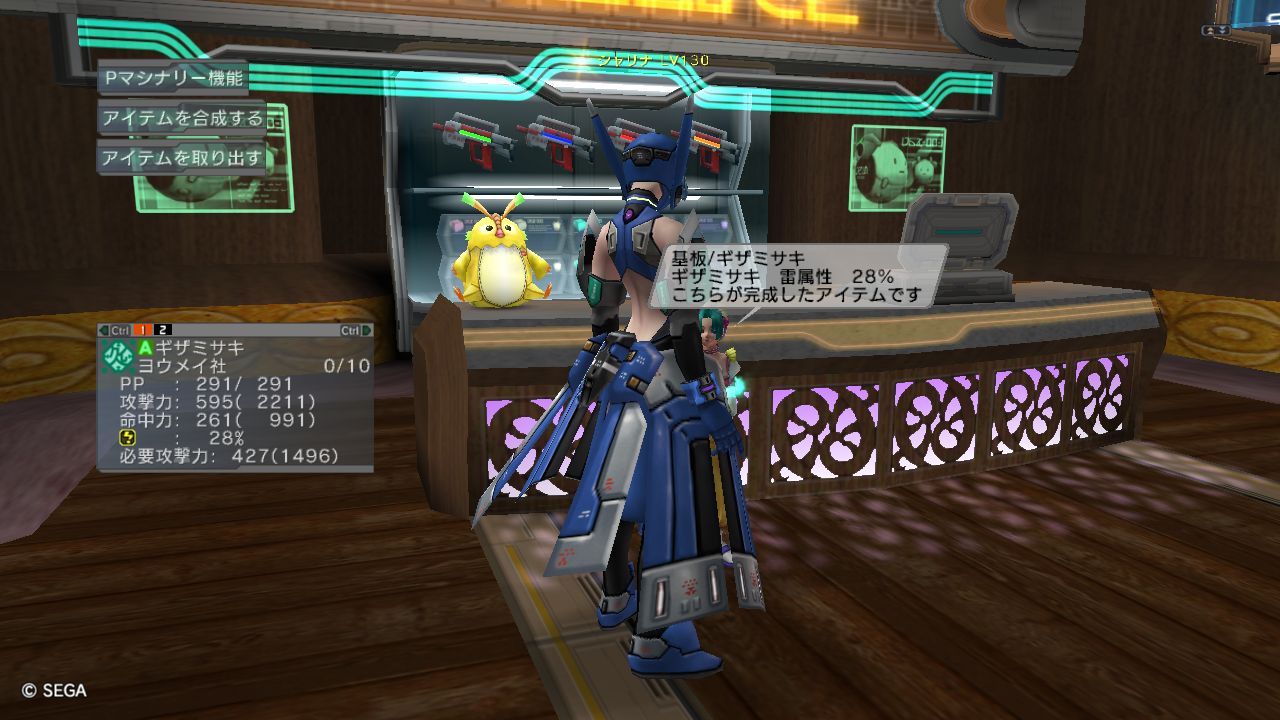
Task: Switch to weapon palette tab 1
Action: click(144, 330)
